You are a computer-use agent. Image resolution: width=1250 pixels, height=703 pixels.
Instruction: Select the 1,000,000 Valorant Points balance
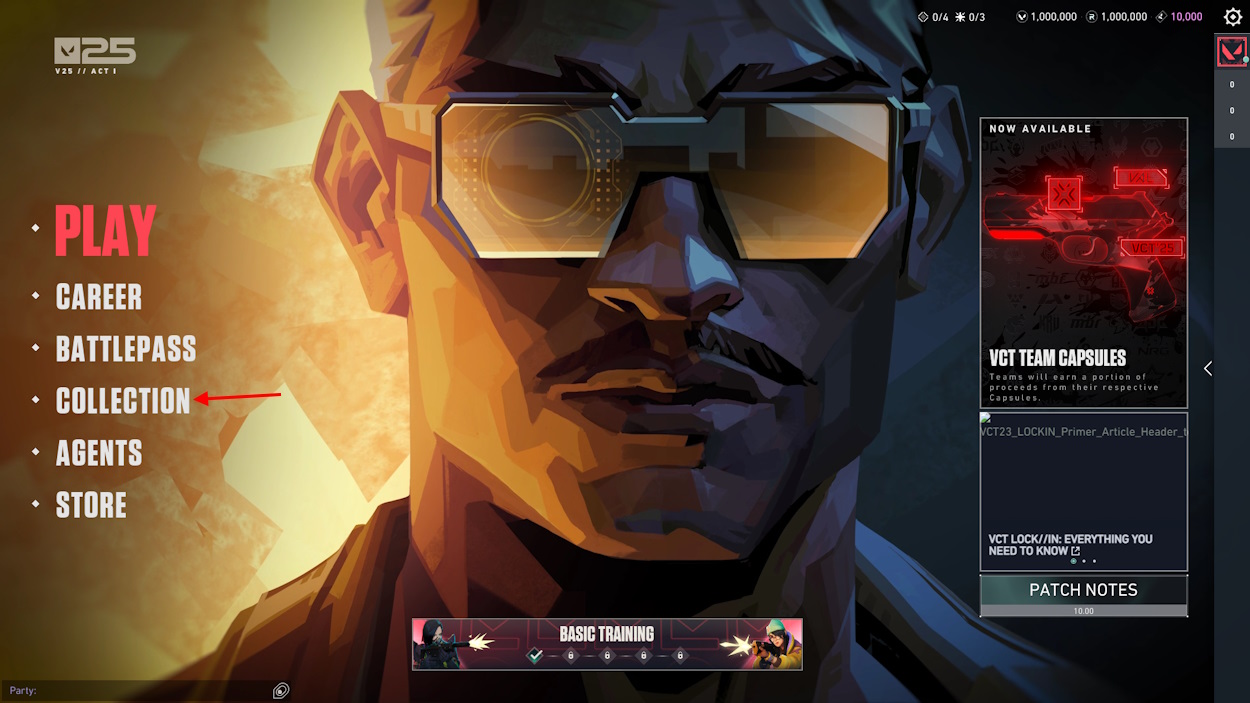coord(1048,17)
